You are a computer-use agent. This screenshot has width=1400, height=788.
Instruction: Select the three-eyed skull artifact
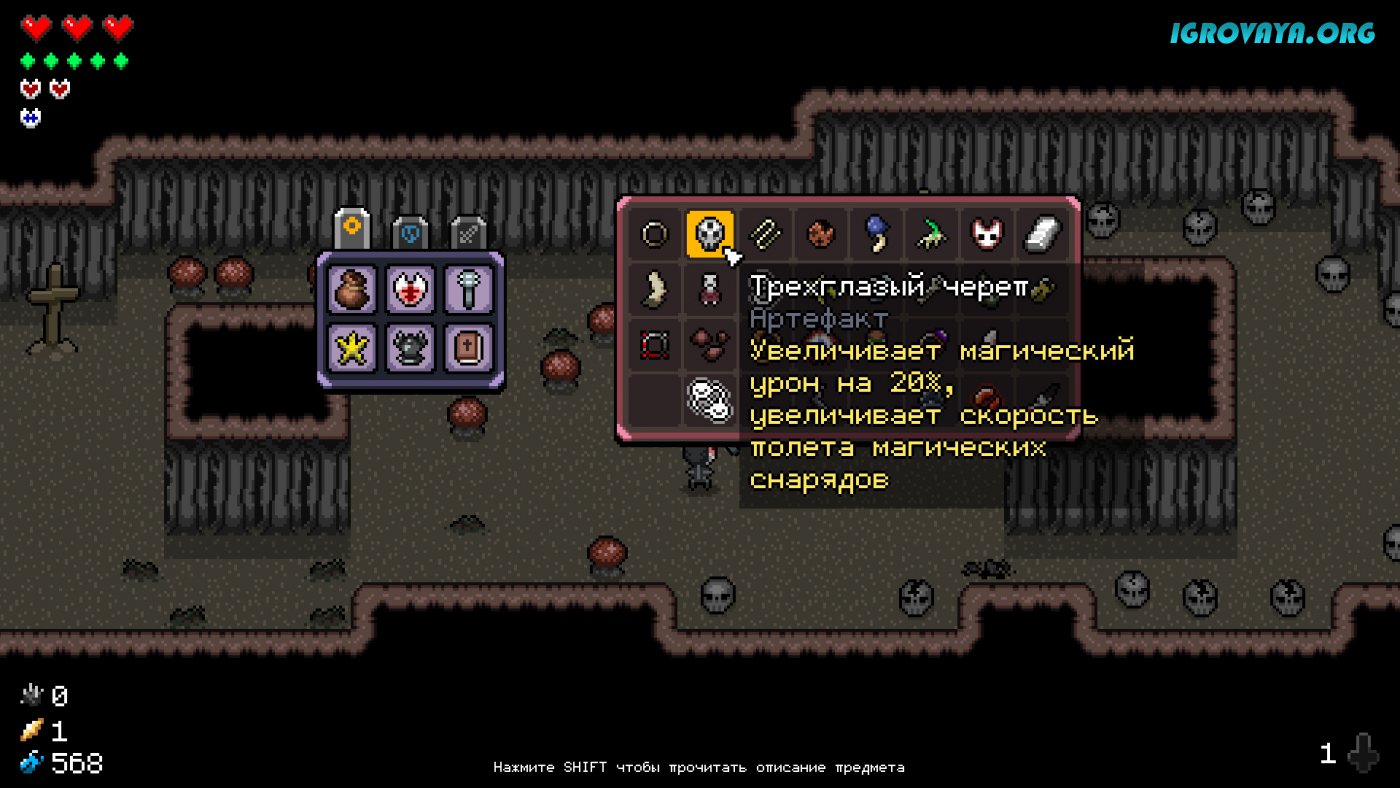709,235
